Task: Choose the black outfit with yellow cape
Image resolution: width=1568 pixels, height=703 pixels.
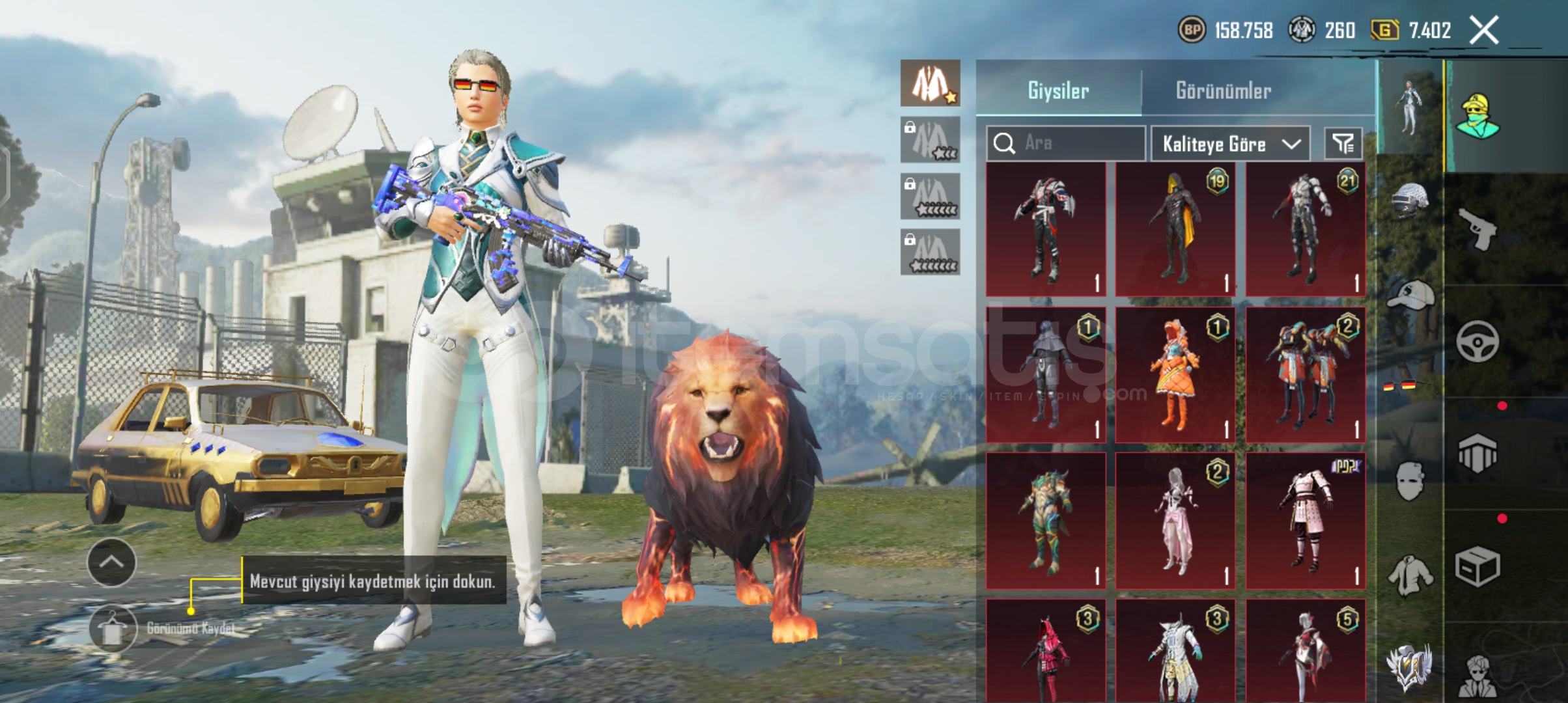Action: [x=1175, y=229]
